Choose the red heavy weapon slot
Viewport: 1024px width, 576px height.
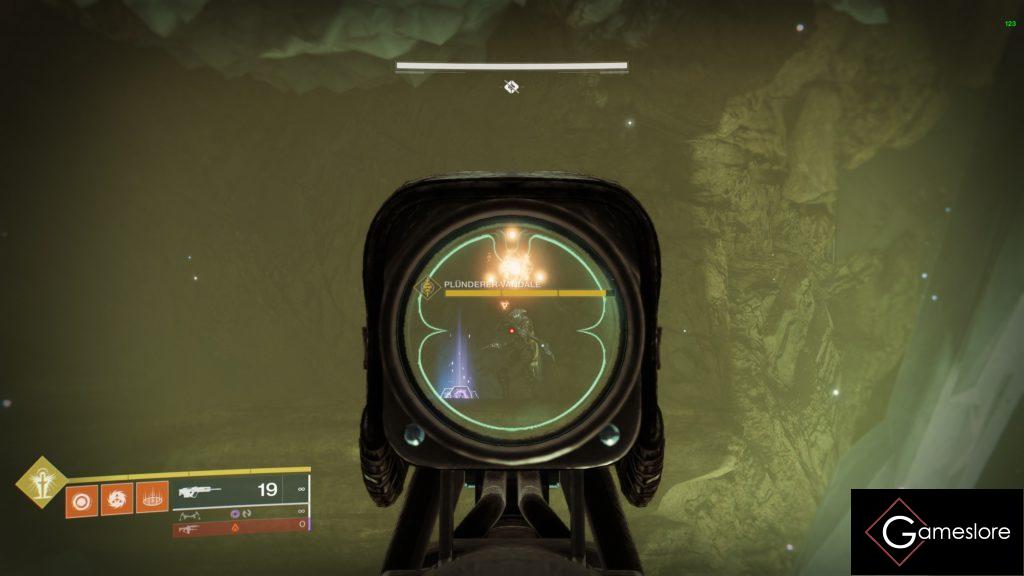(238, 526)
